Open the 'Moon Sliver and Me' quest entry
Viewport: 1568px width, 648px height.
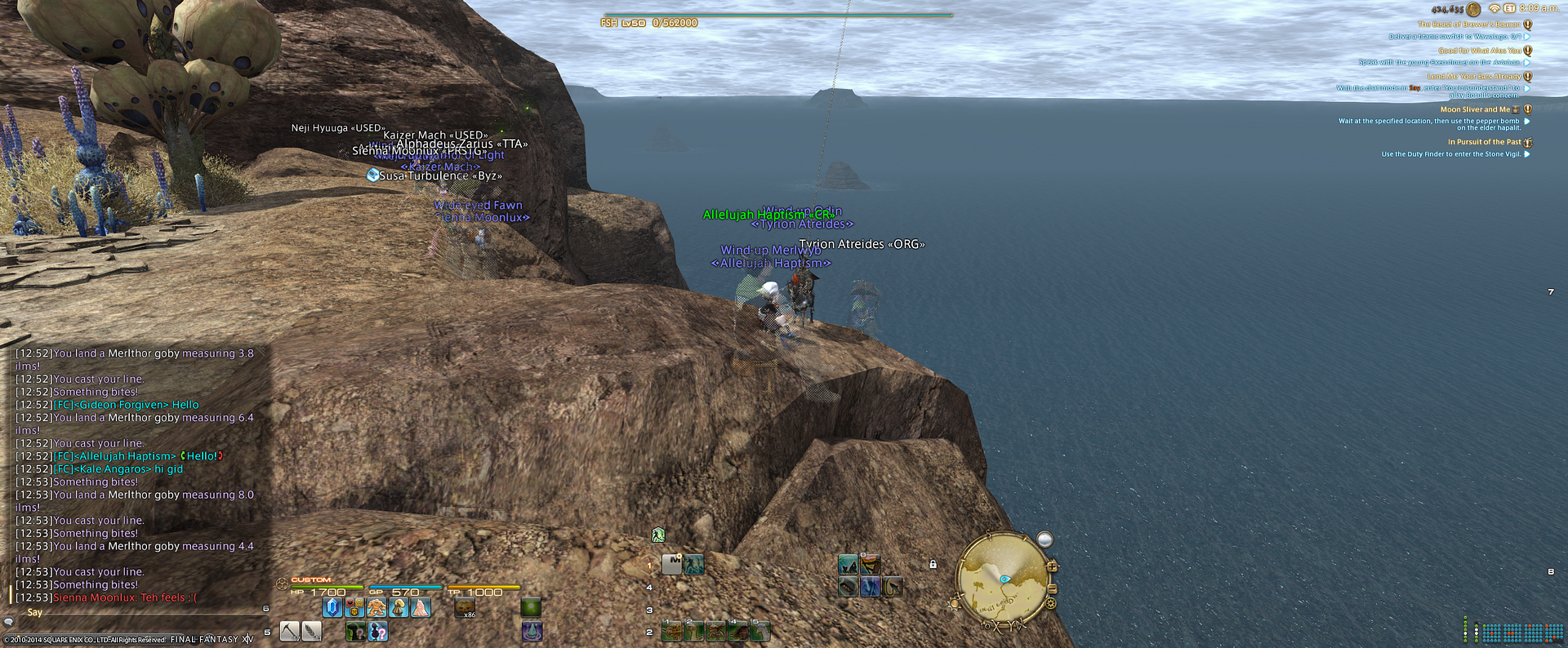pyautogui.click(x=1475, y=109)
